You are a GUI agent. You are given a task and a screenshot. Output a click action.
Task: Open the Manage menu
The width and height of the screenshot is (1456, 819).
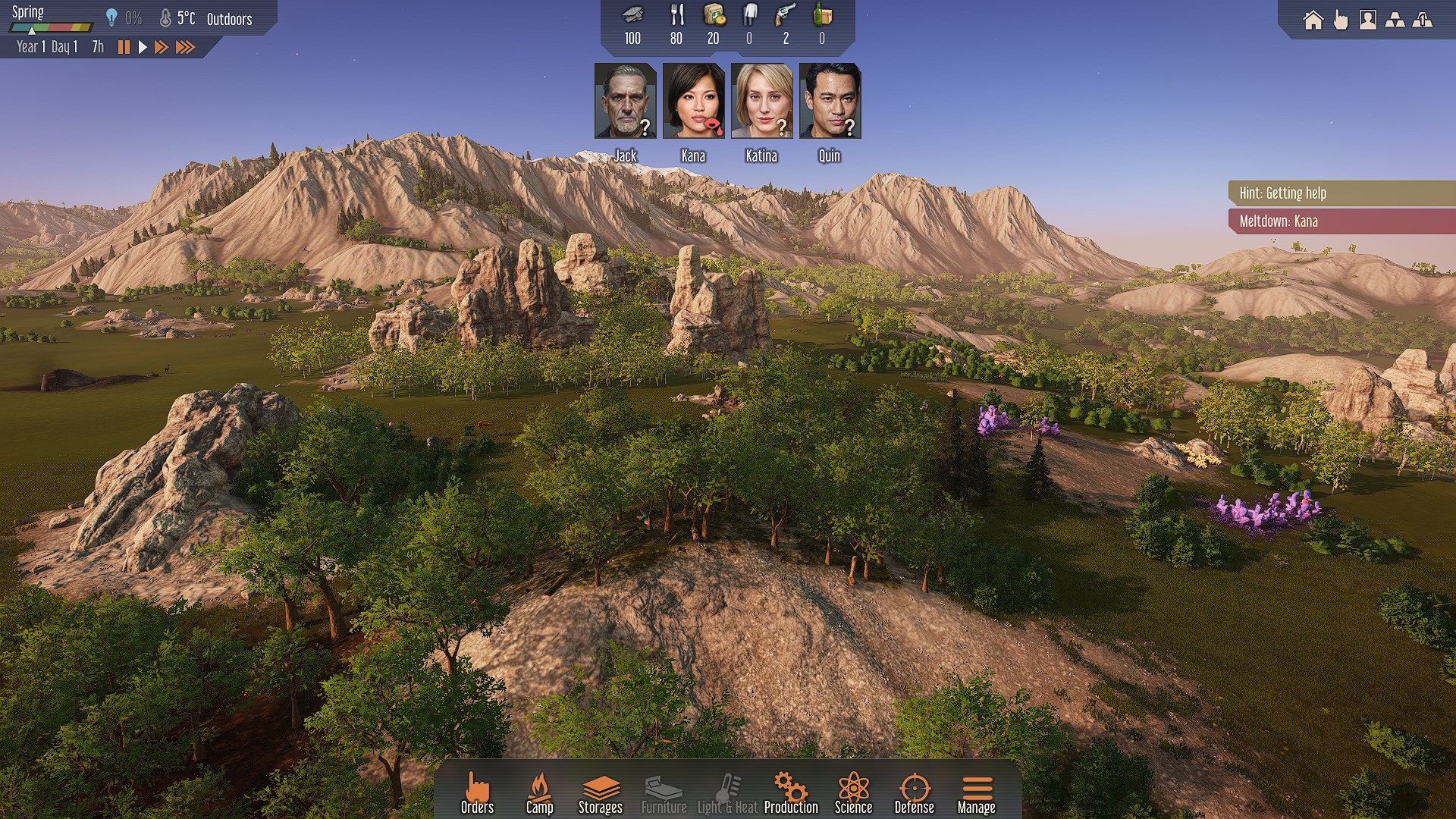(976, 793)
